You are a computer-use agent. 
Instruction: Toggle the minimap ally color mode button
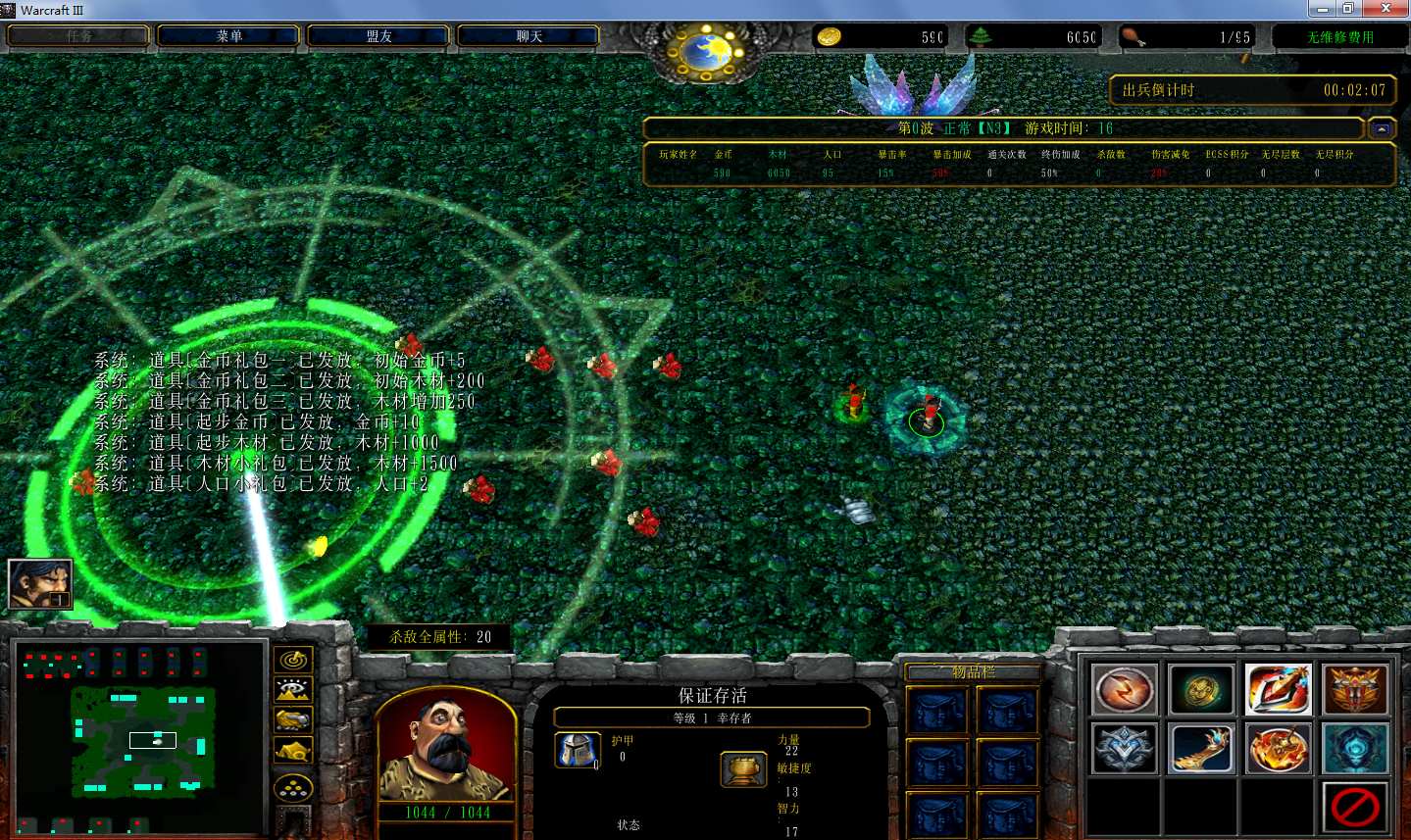(292, 720)
